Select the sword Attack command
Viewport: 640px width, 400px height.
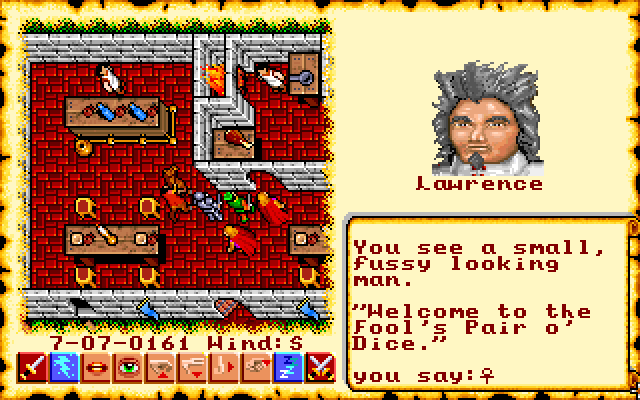(x=33, y=368)
